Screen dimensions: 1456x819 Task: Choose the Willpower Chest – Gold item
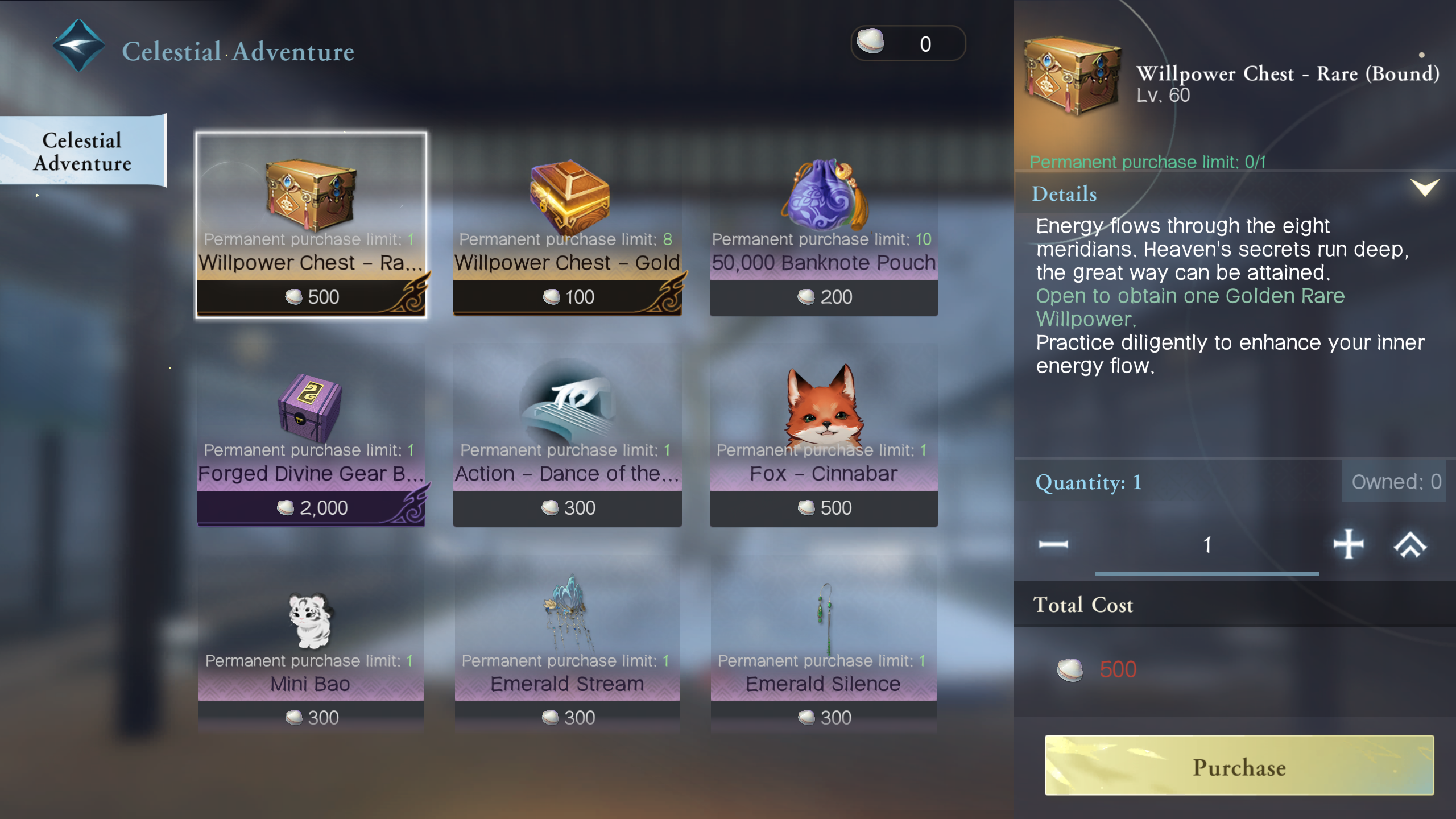[567, 225]
